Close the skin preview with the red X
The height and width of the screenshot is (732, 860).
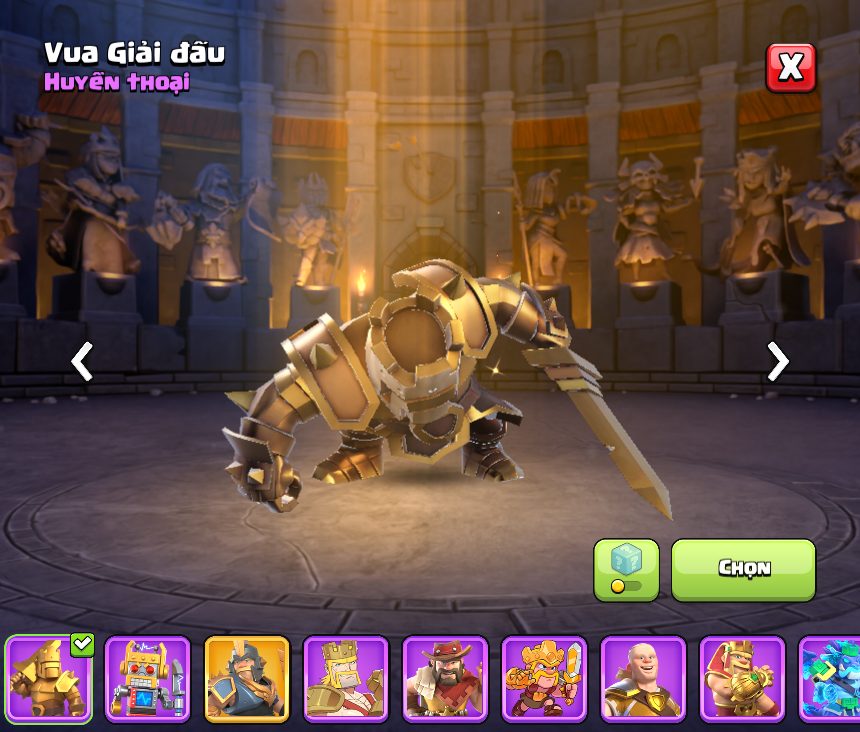pyautogui.click(x=790, y=68)
